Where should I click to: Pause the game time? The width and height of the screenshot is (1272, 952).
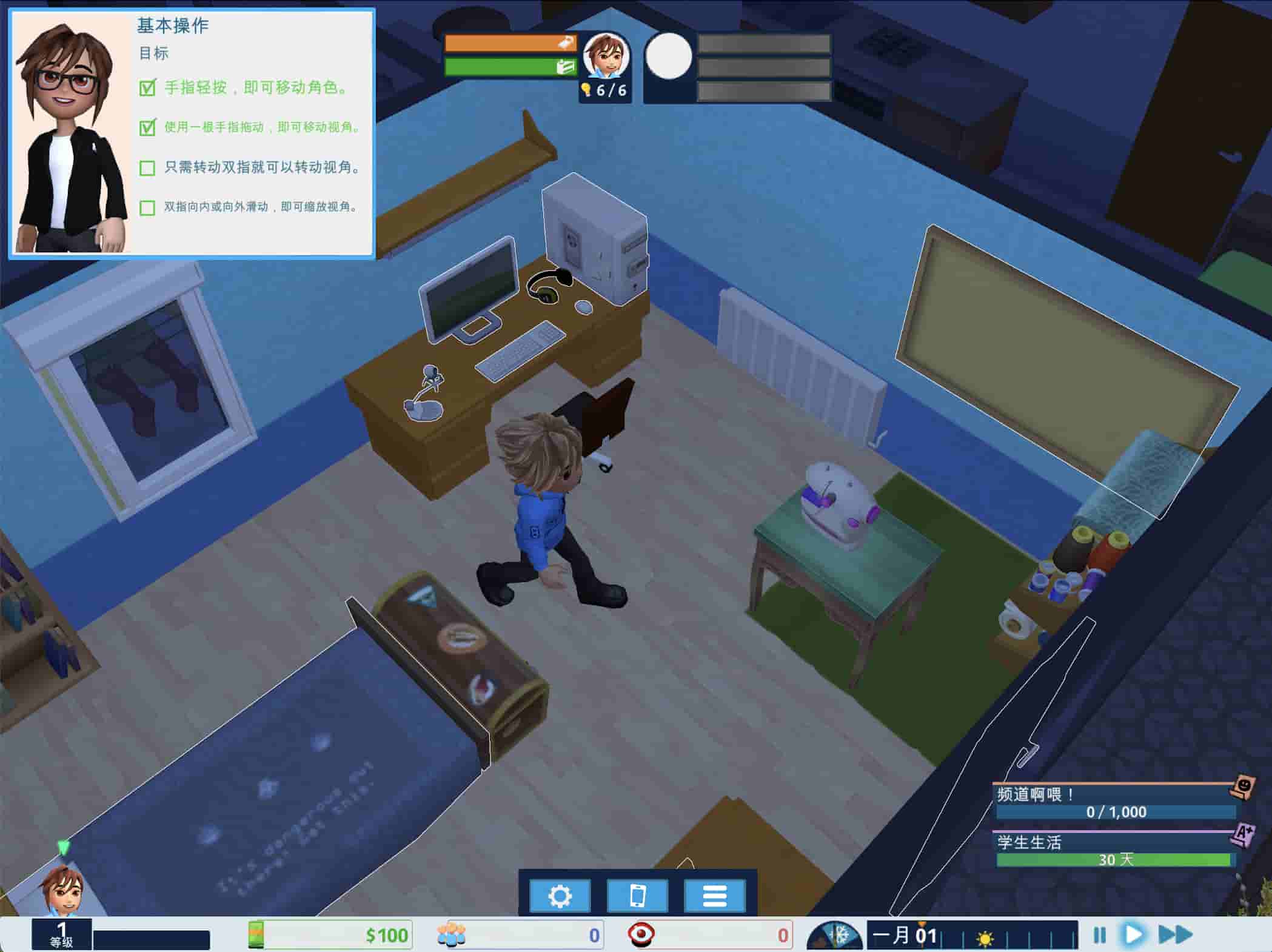1099,935
